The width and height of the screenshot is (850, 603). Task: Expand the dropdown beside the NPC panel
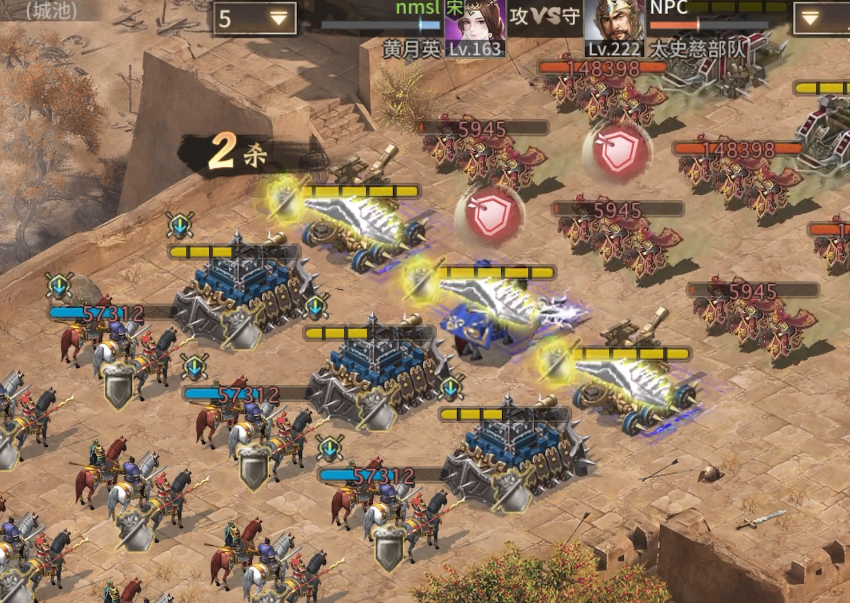tap(820, 18)
